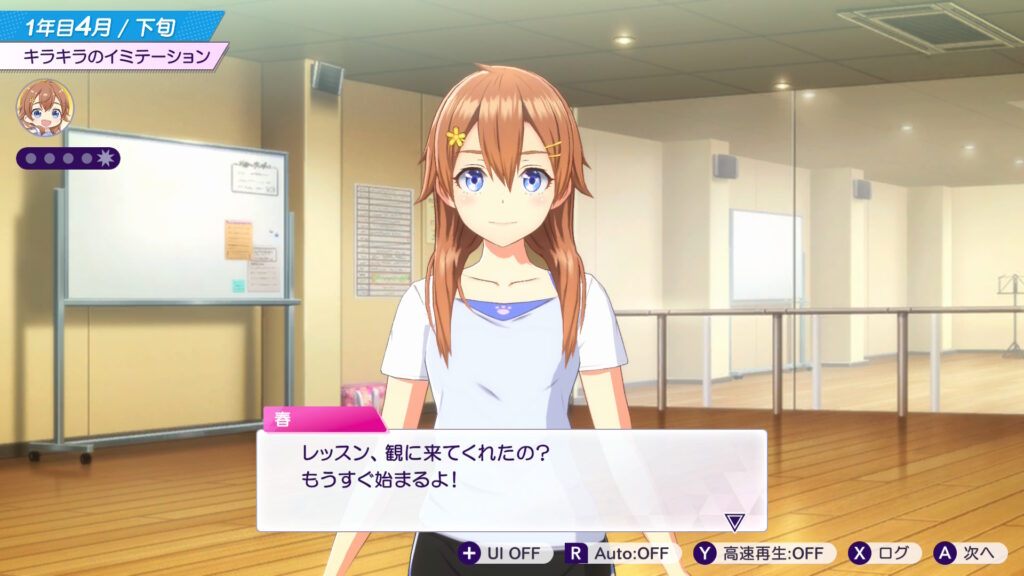Screen dimensions: 1024x576
Task: Select Haru's chibi portrait icon
Action: click(x=45, y=108)
